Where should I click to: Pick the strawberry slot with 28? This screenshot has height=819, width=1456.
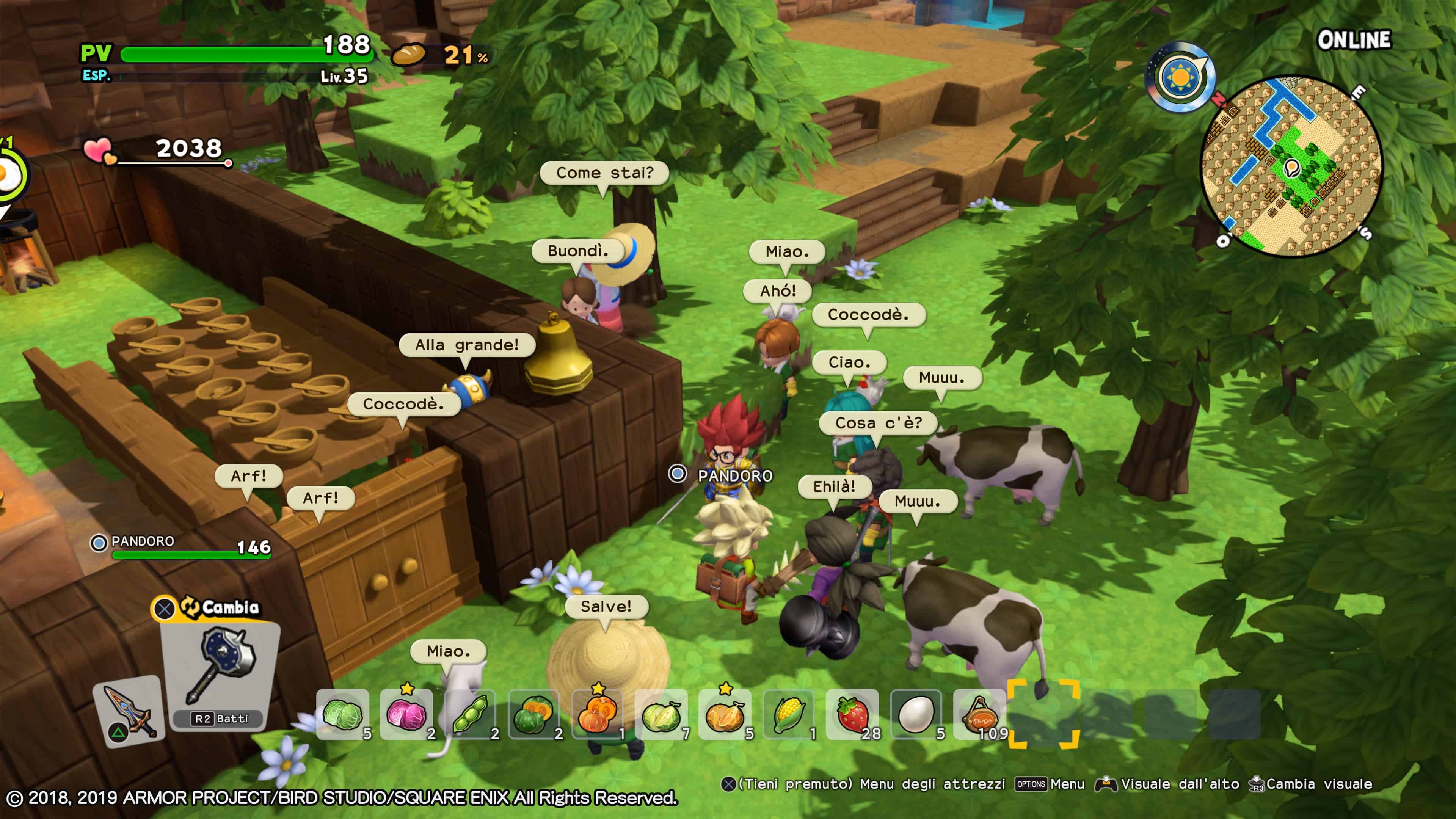pos(852,714)
